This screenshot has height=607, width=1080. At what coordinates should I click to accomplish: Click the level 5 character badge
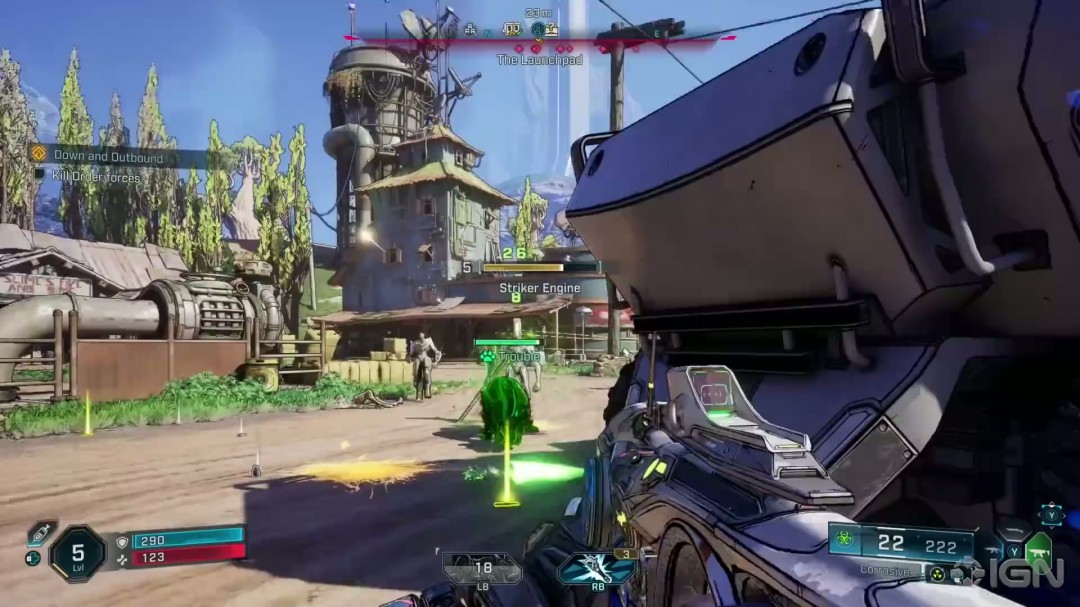coord(78,553)
